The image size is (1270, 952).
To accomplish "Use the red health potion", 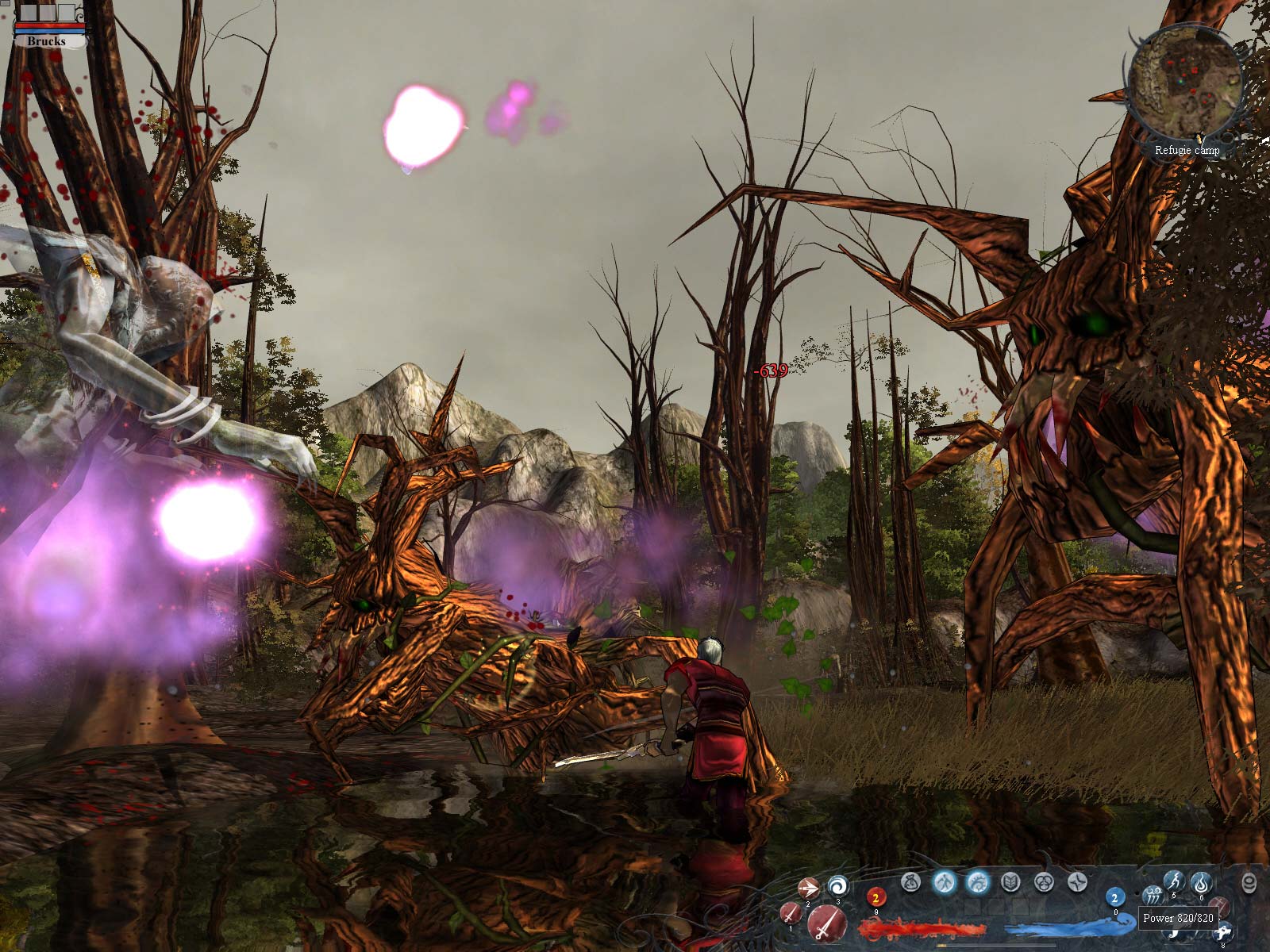I will point(876,898).
